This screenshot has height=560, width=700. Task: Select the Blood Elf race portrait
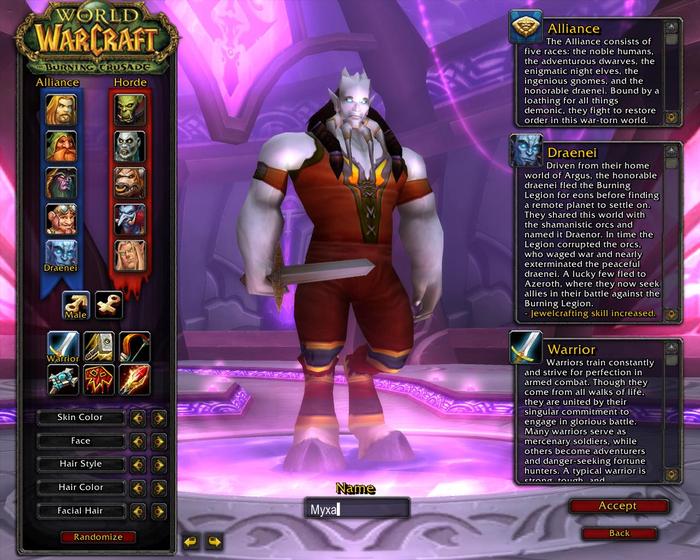(129, 256)
